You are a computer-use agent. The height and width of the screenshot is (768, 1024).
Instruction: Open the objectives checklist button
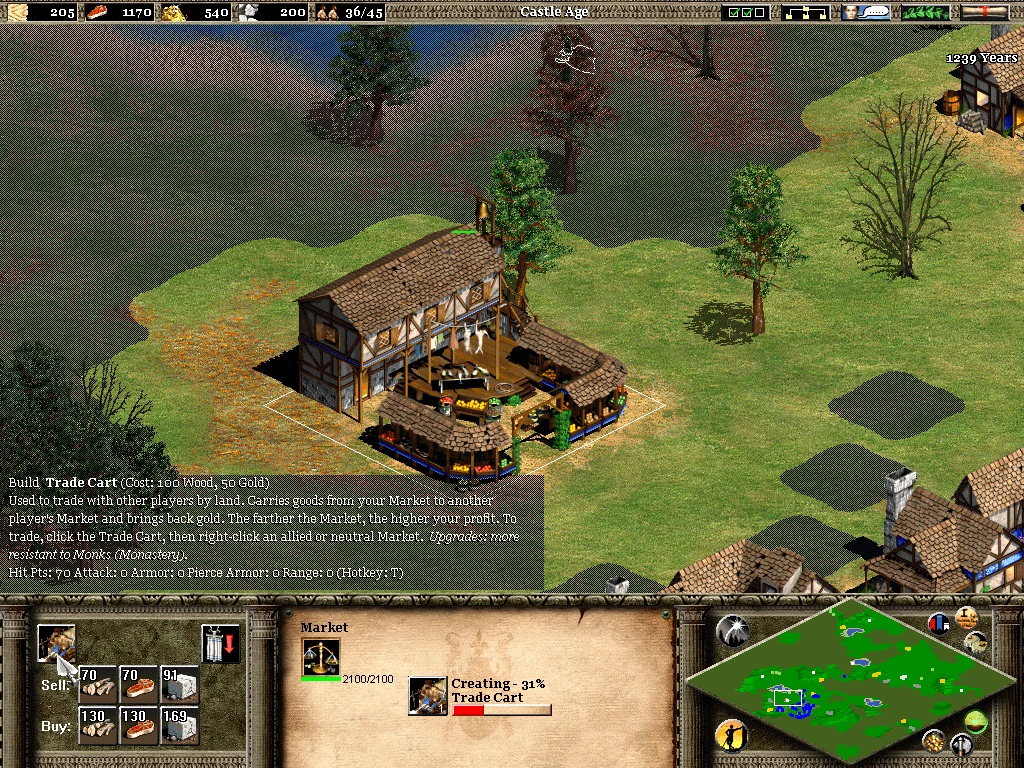coord(747,12)
